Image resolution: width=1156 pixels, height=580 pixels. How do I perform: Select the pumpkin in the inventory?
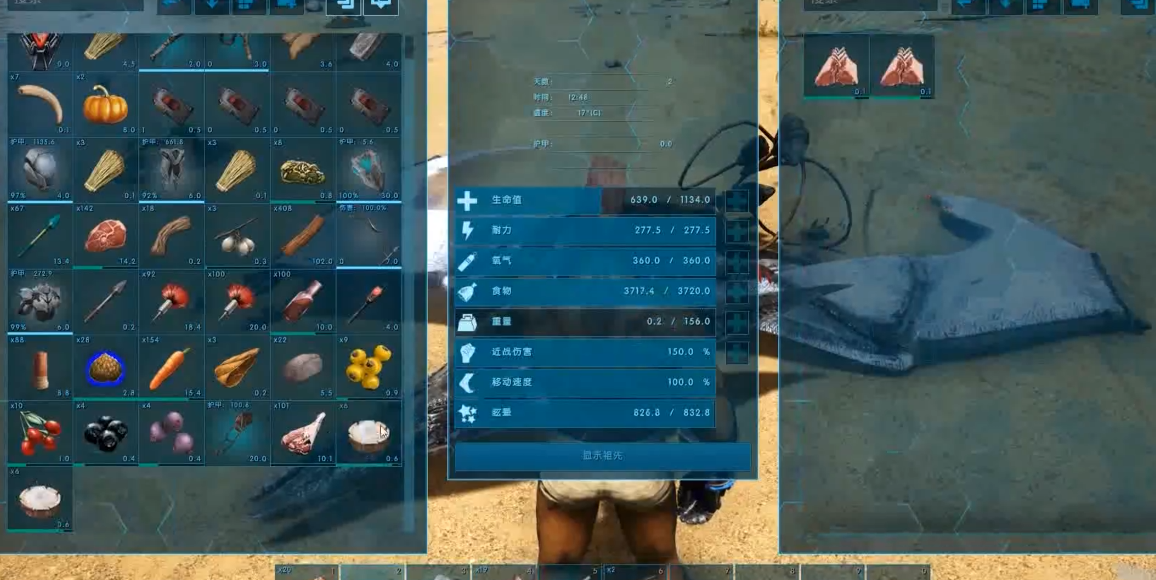pyautogui.click(x=105, y=103)
